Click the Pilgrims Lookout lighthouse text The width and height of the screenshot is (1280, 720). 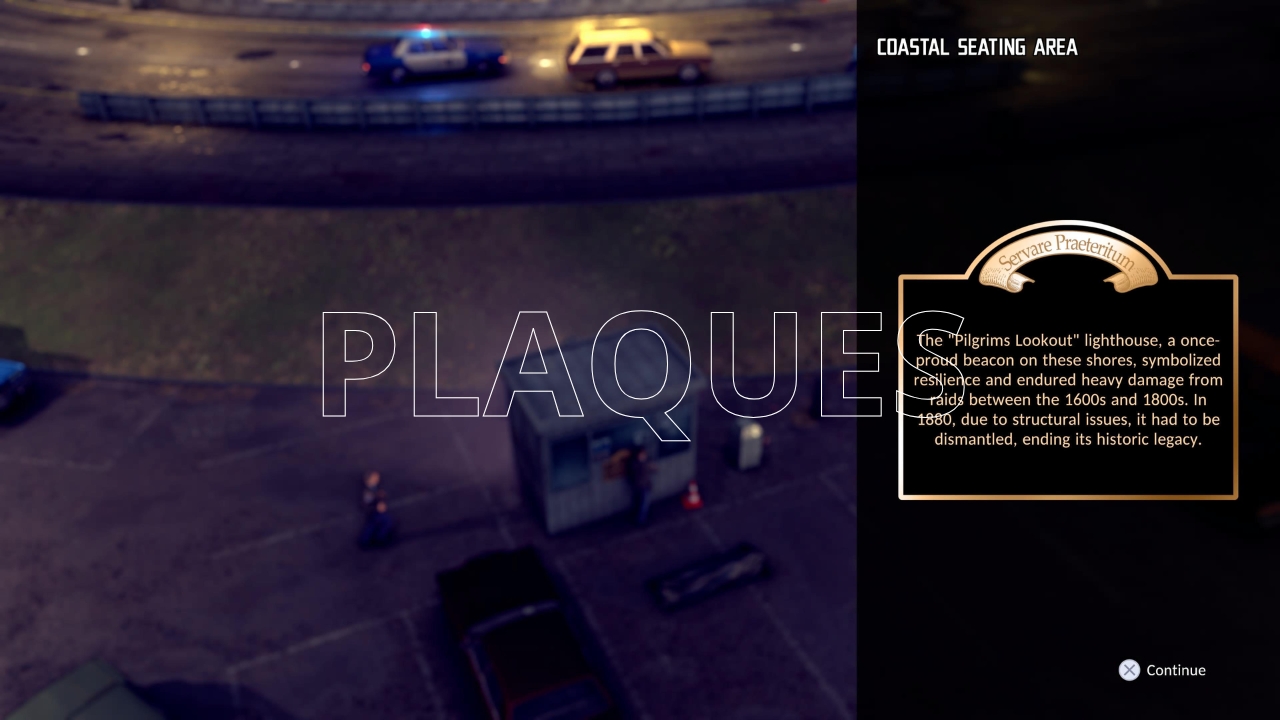(x=1068, y=340)
